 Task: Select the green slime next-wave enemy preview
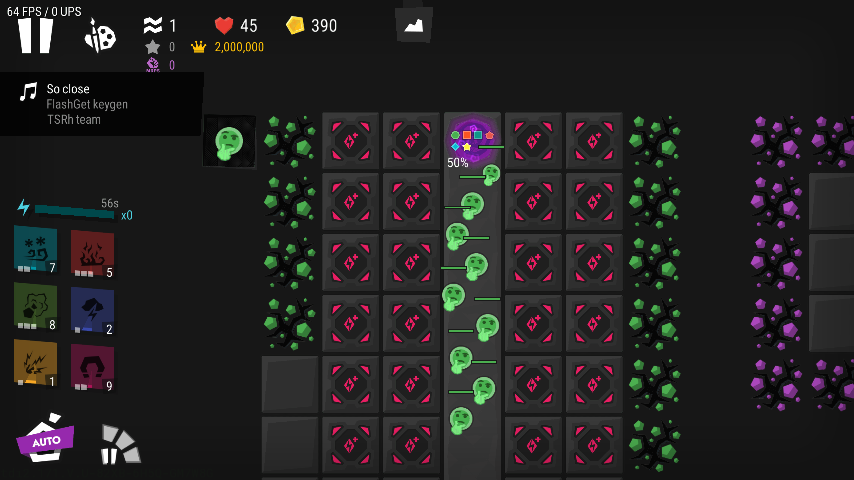tap(229, 141)
